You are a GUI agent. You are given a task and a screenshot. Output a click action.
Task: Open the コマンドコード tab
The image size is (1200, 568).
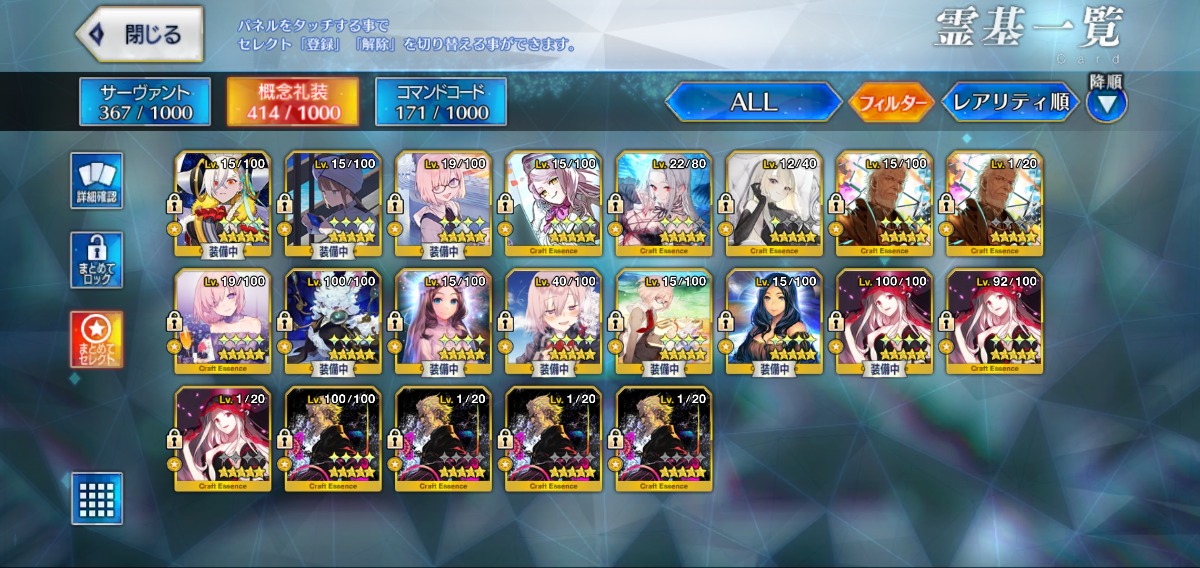(x=441, y=102)
